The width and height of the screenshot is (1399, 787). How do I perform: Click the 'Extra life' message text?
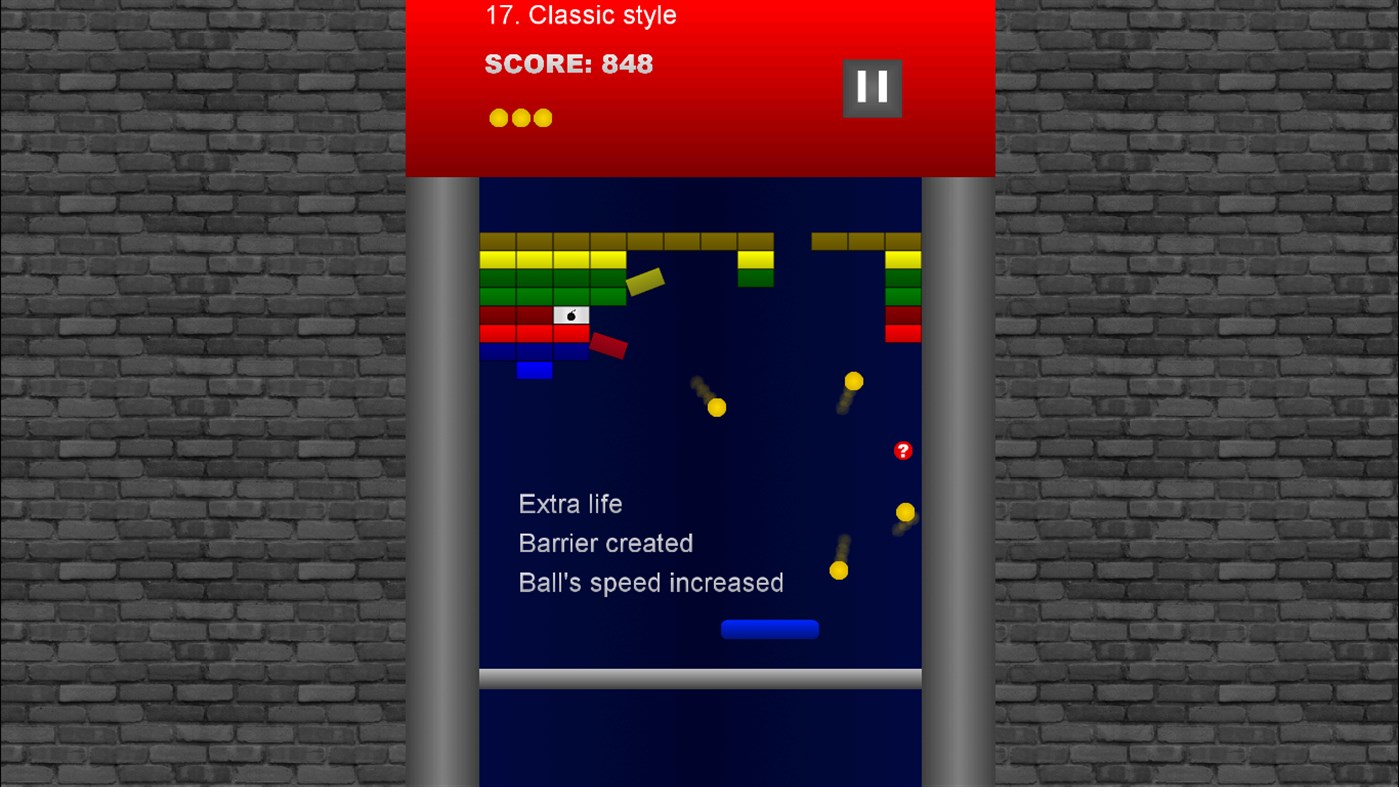[570, 504]
